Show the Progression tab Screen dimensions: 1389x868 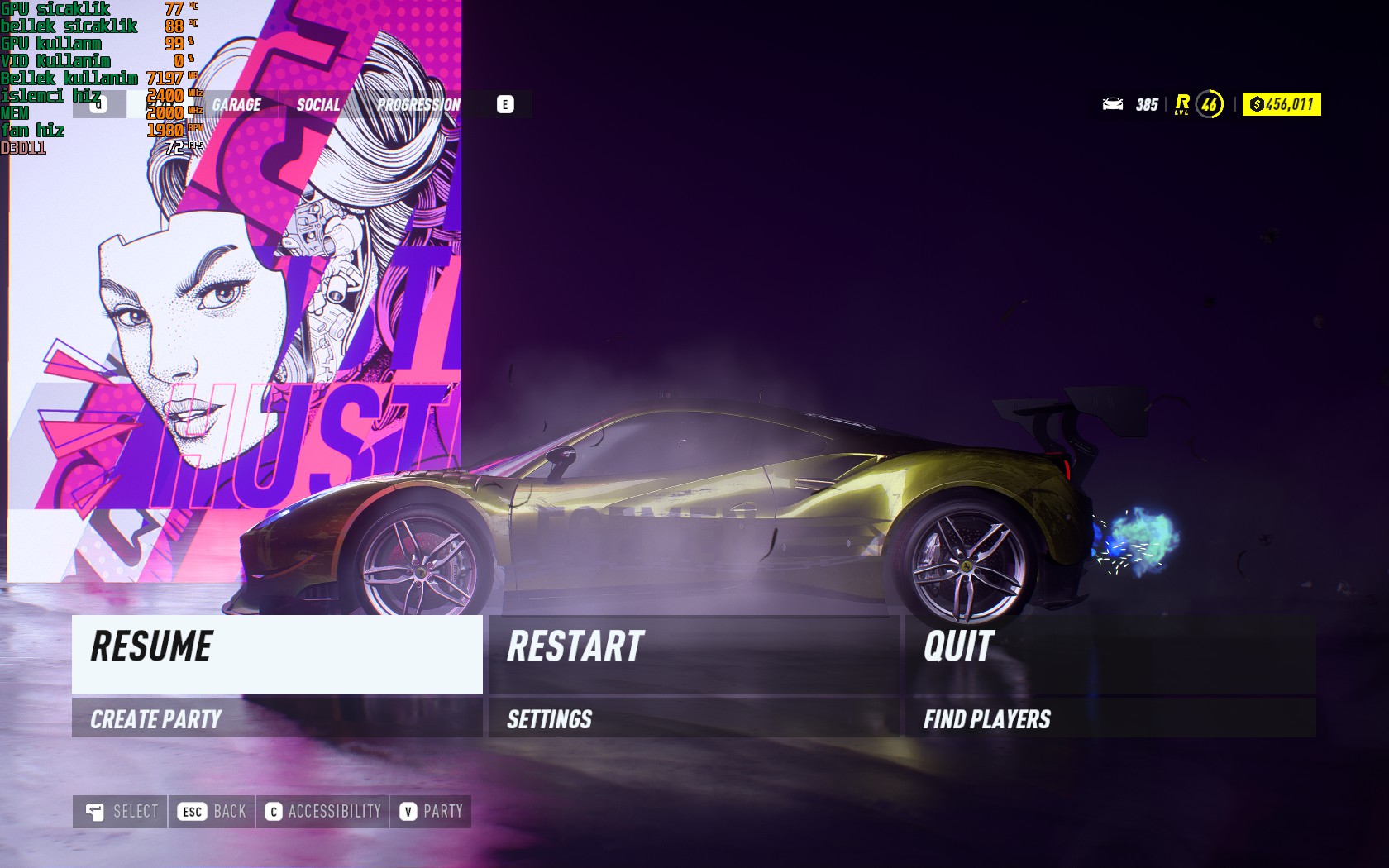coord(418,105)
